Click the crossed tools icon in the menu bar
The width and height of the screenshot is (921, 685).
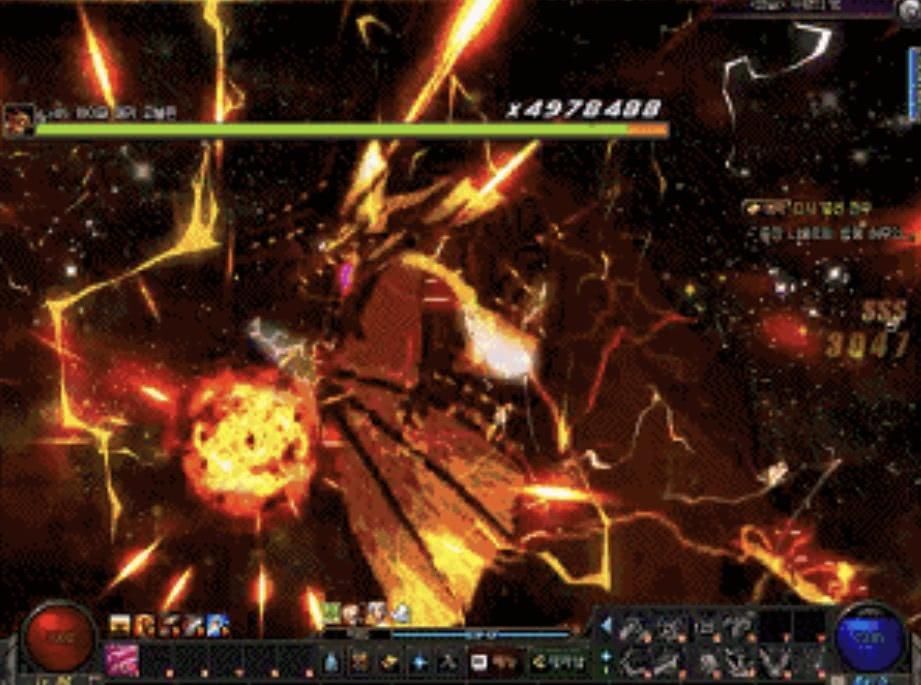449,661
